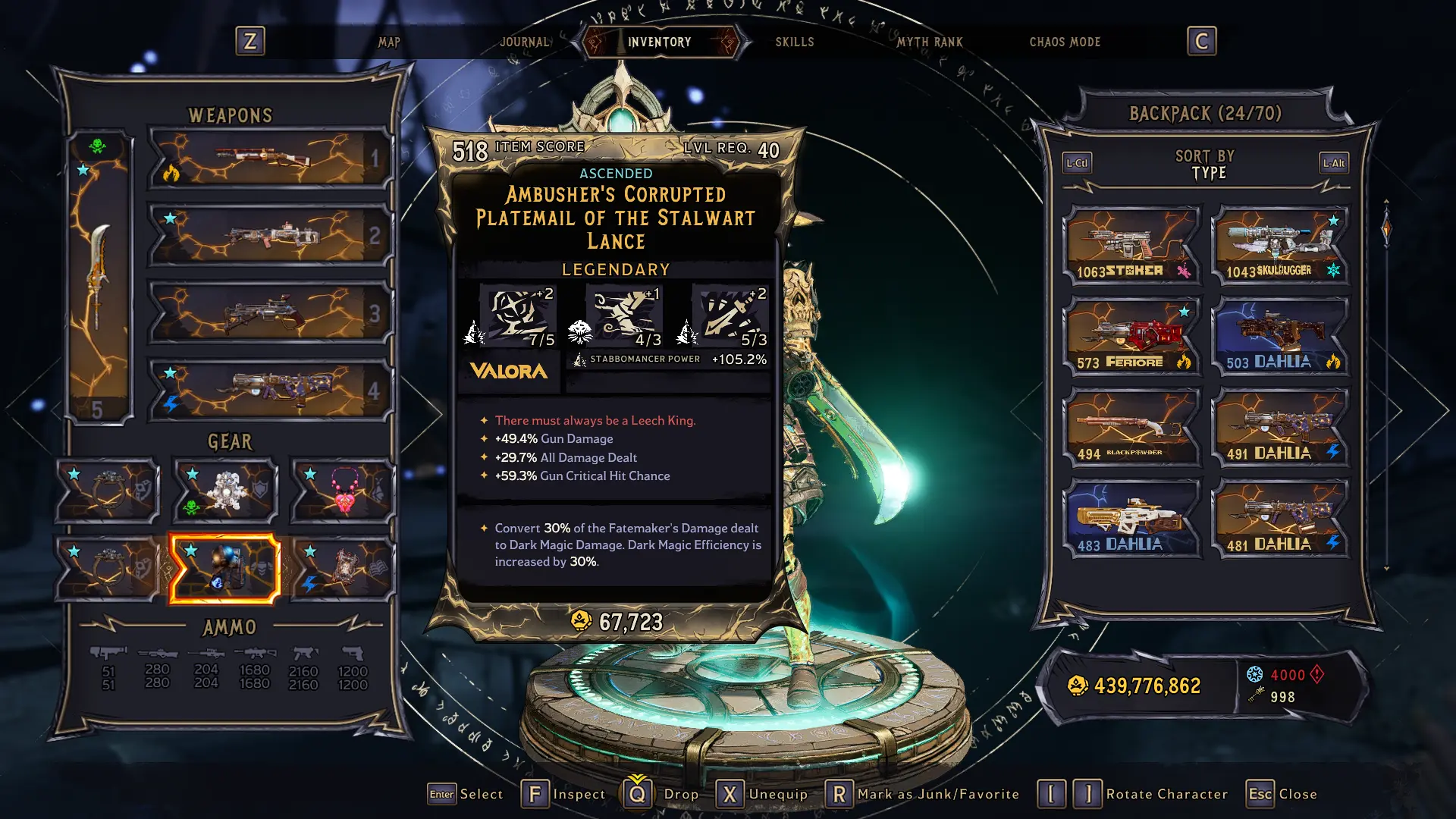Select the equipped ward in the gear panel

(x=224, y=489)
